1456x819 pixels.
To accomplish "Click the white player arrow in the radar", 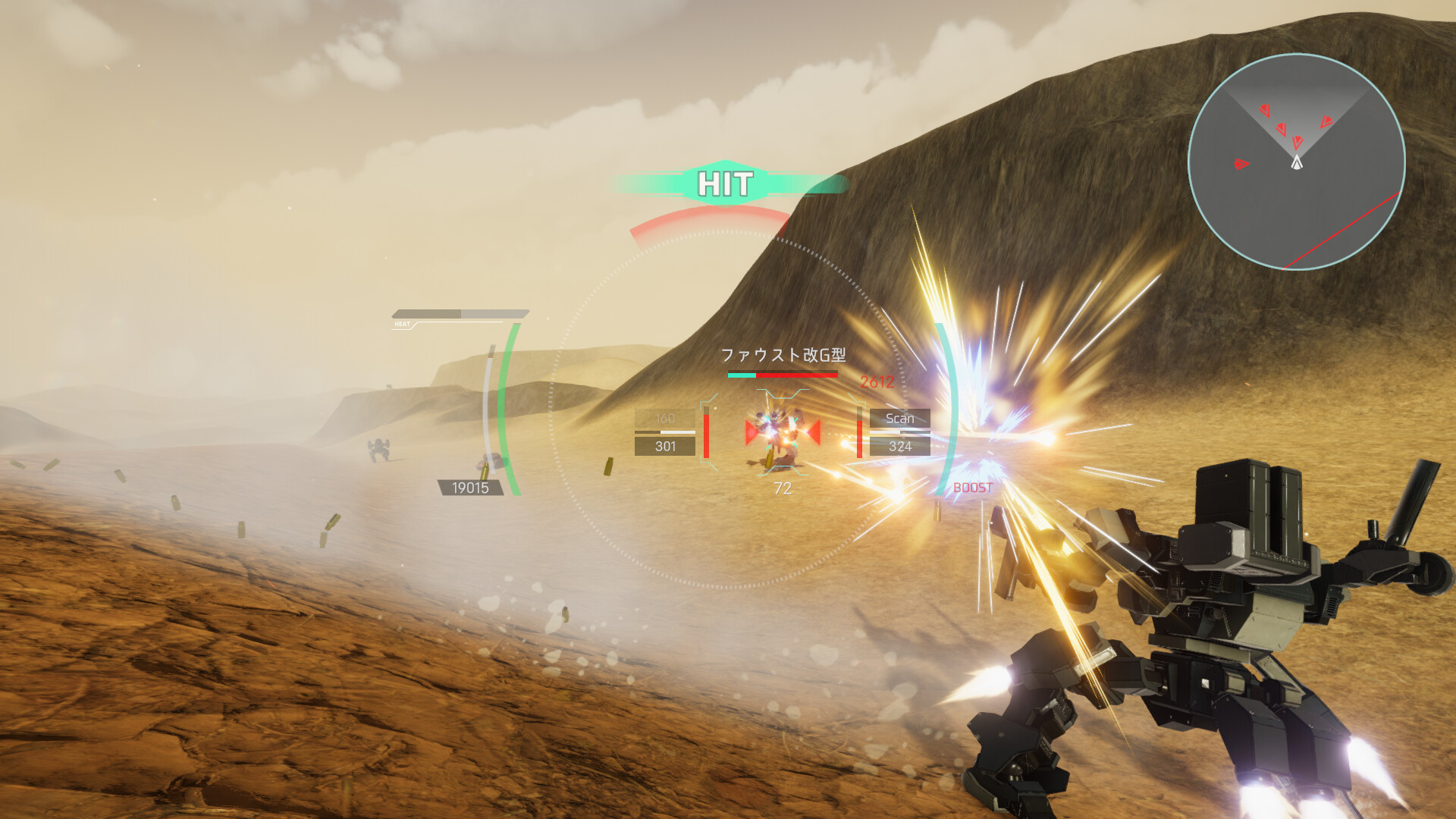I will [x=1296, y=162].
